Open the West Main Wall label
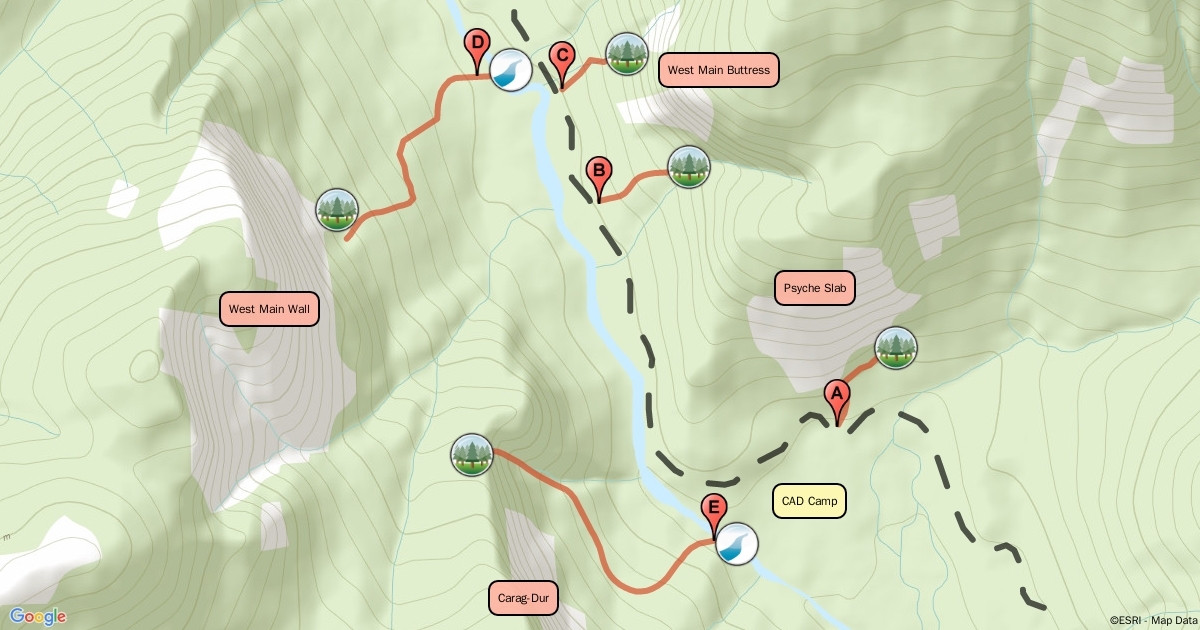Image resolution: width=1200 pixels, height=630 pixels. pos(269,309)
